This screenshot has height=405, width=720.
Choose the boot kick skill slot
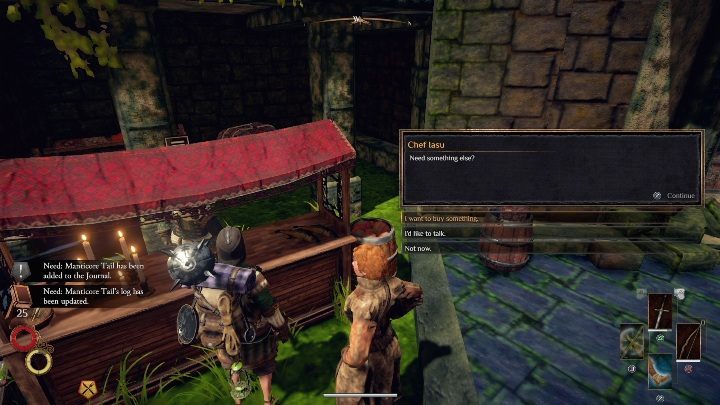661,371
